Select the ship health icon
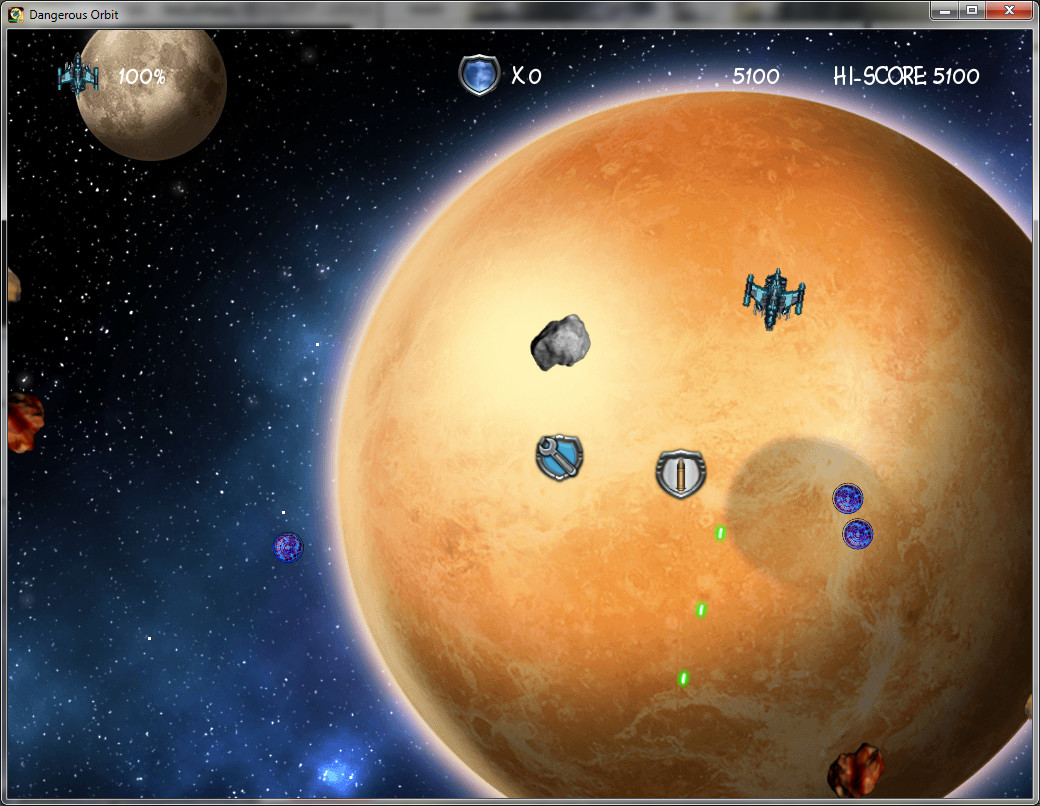1040x806 pixels. click(78, 74)
